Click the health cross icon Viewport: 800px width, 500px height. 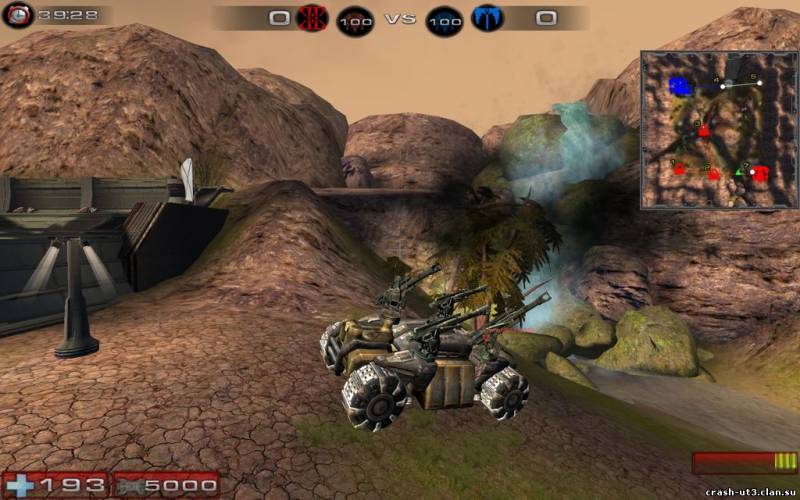coord(19,485)
